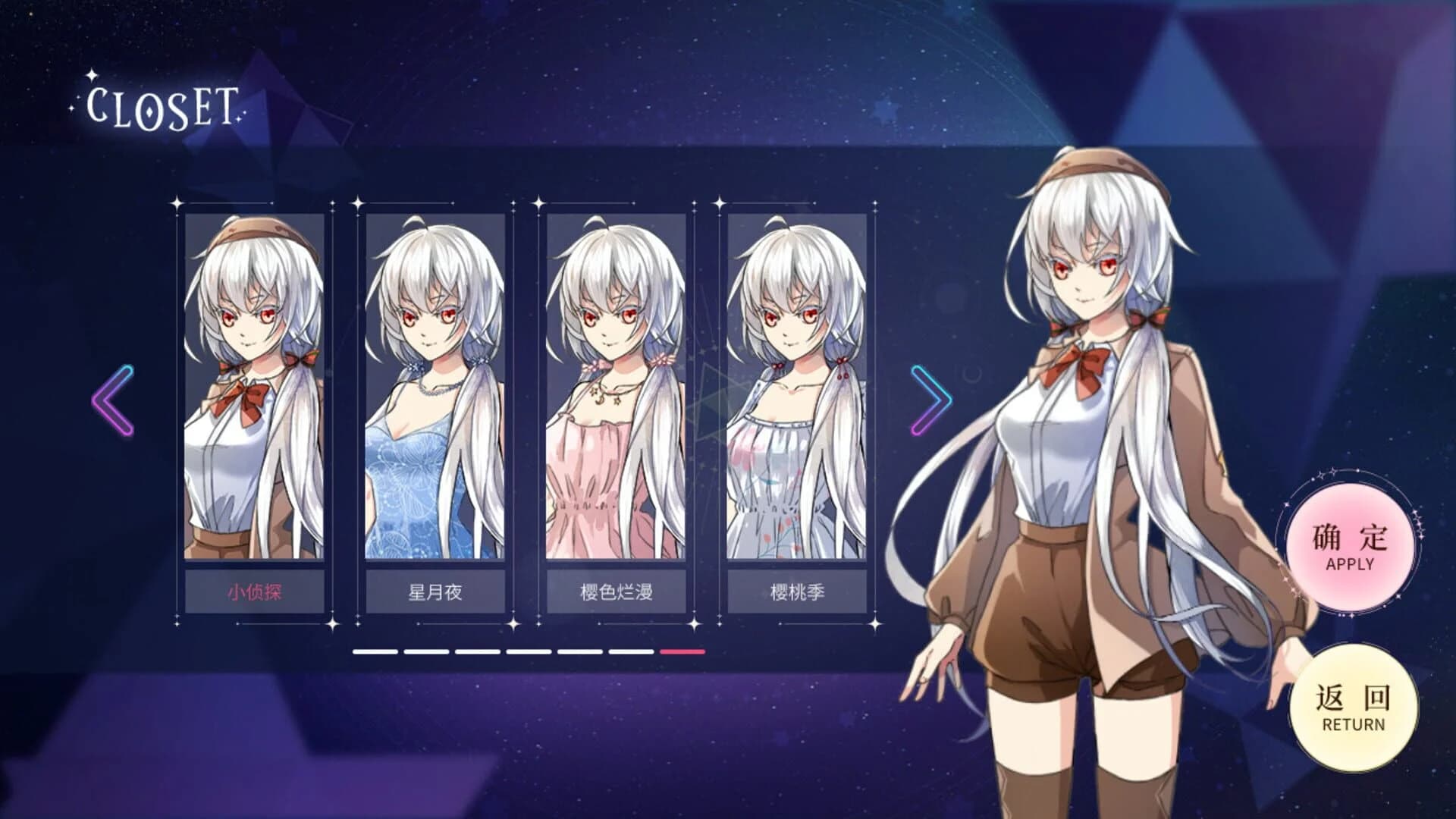Screen dimensions: 1456x819
Task: Click the sixth page indicator dash
Action: click(632, 652)
